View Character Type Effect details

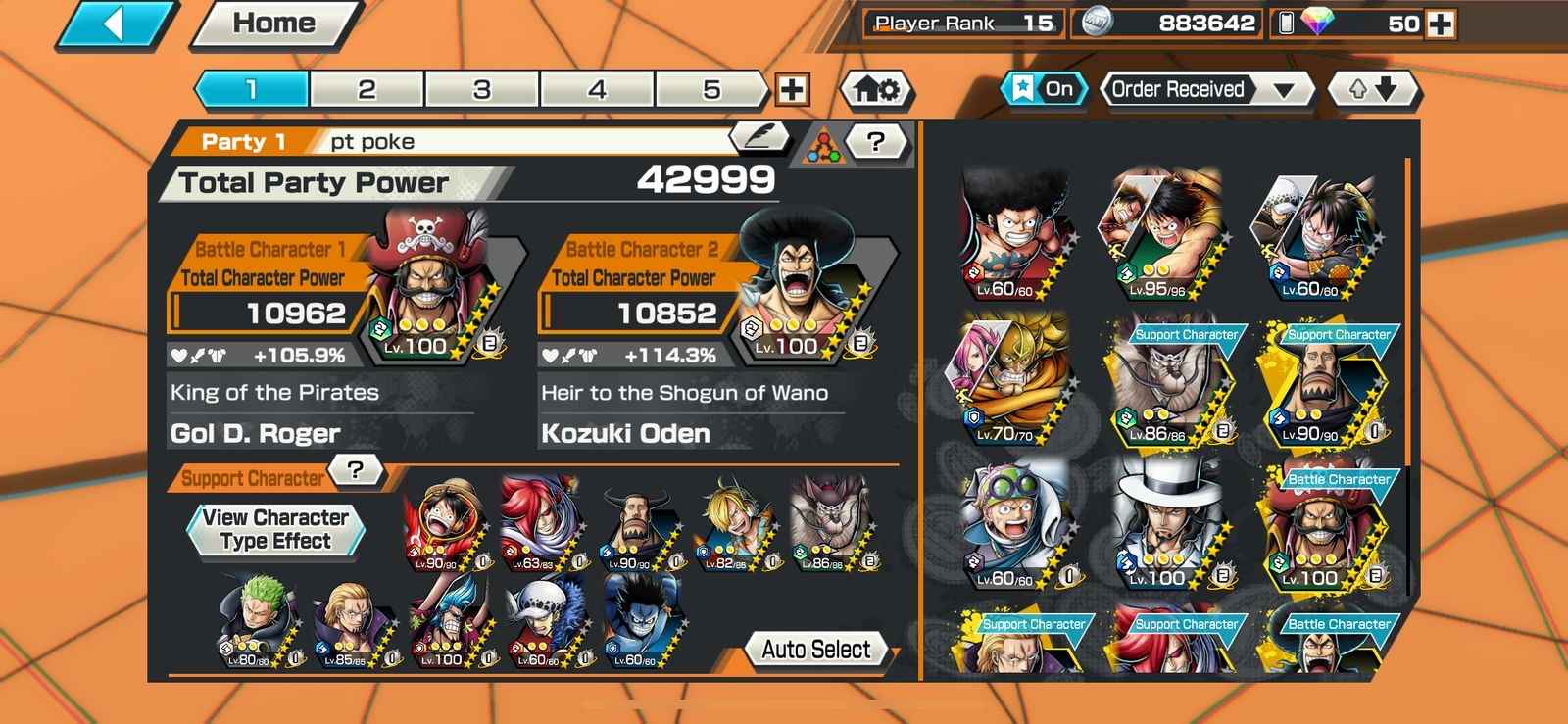coord(275,529)
